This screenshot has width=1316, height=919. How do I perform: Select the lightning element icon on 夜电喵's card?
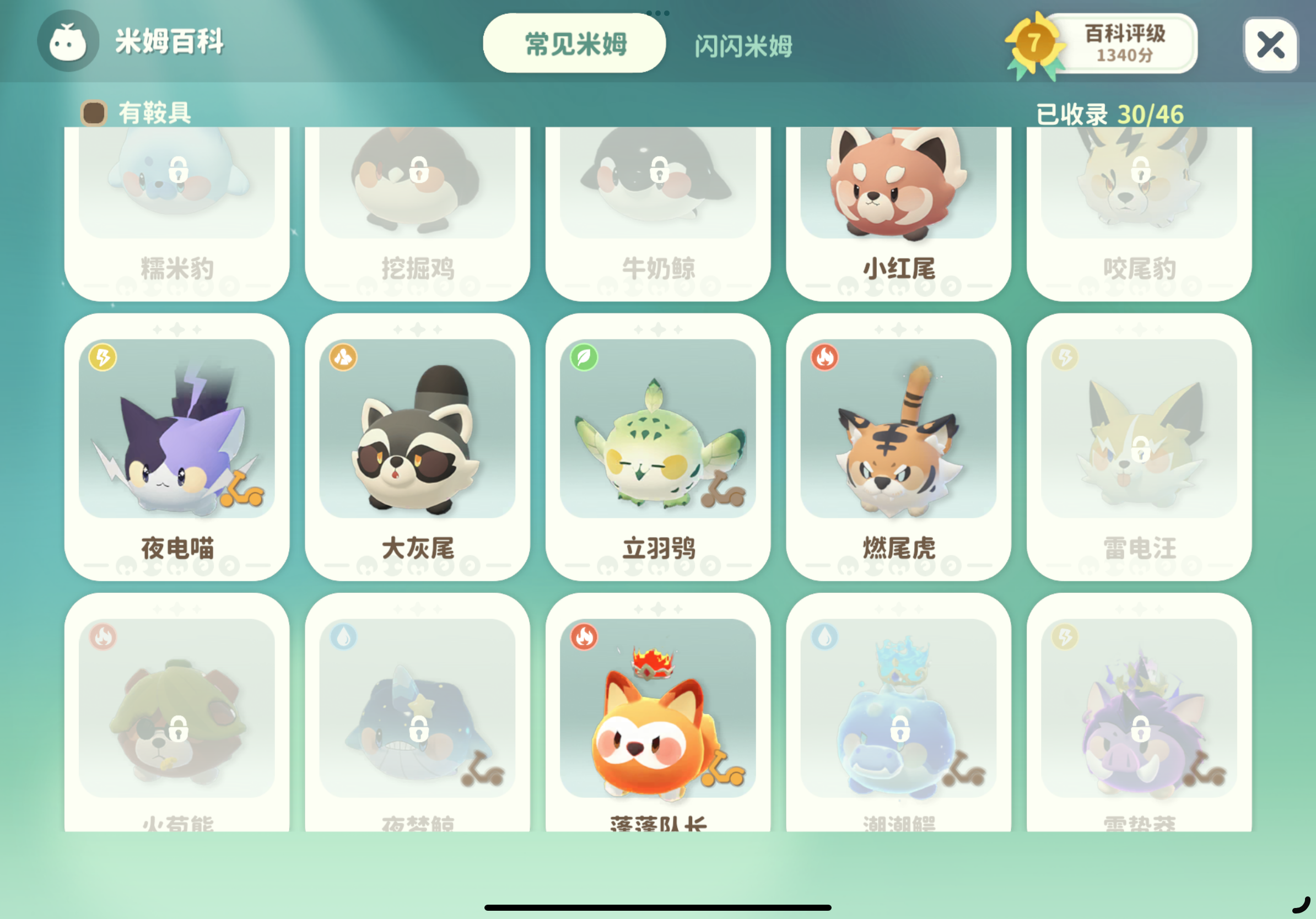pos(102,359)
